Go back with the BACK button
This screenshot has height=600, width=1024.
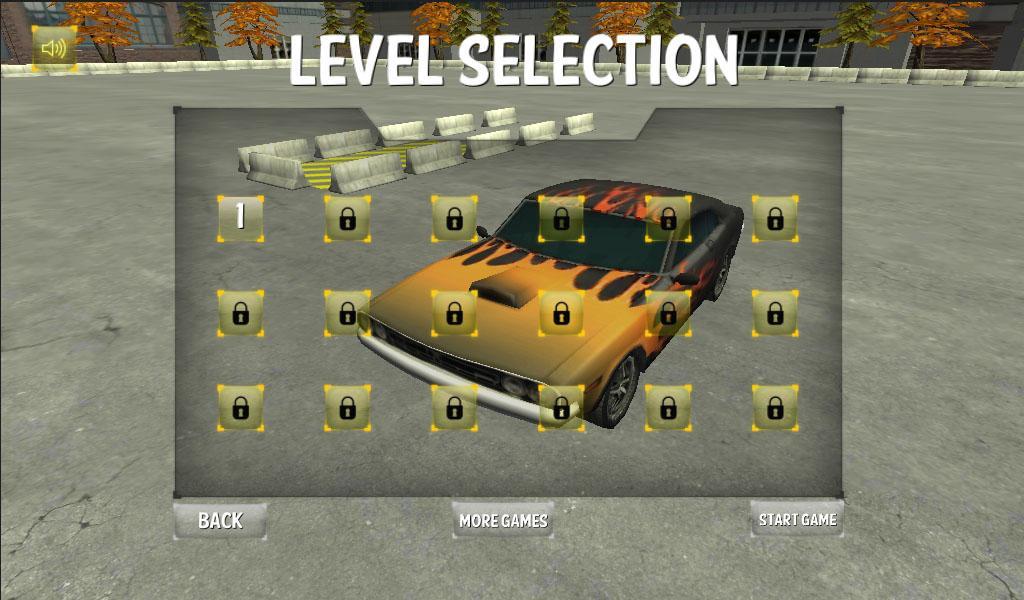(x=220, y=520)
